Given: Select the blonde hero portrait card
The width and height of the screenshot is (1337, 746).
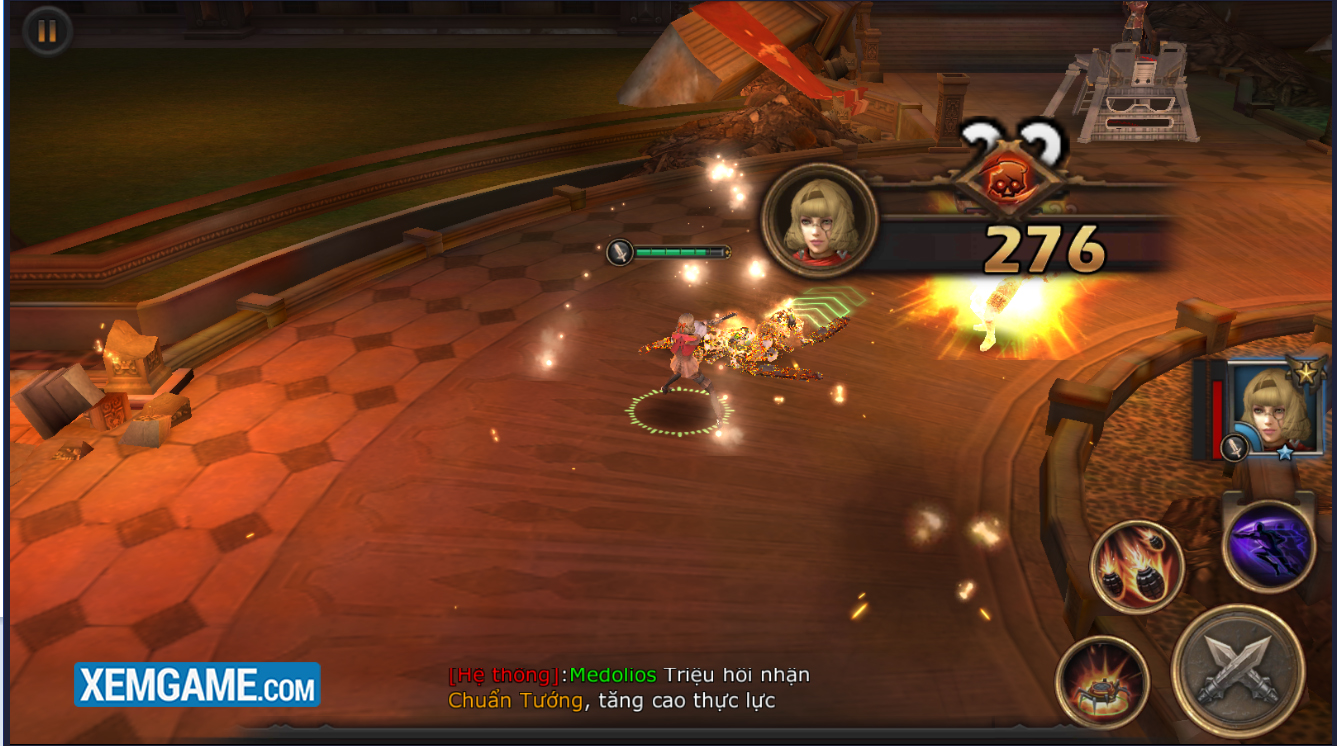Looking at the screenshot, I should click(x=1269, y=409).
